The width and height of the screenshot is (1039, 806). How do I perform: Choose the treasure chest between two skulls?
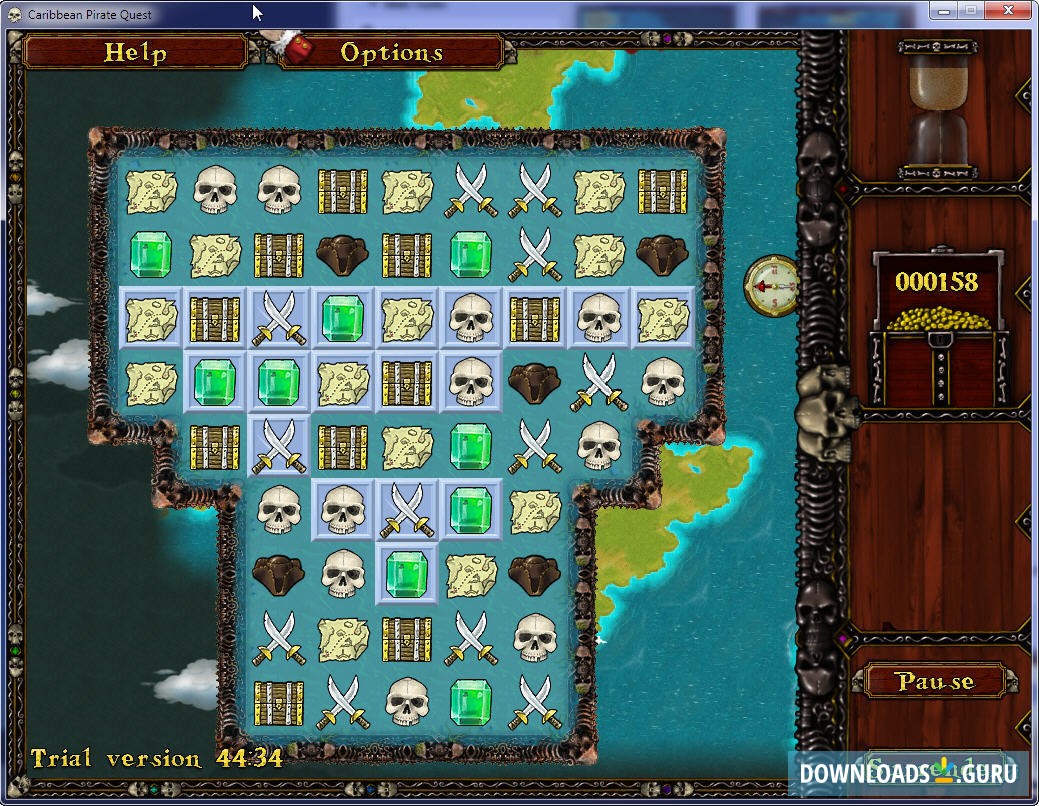tap(535, 319)
